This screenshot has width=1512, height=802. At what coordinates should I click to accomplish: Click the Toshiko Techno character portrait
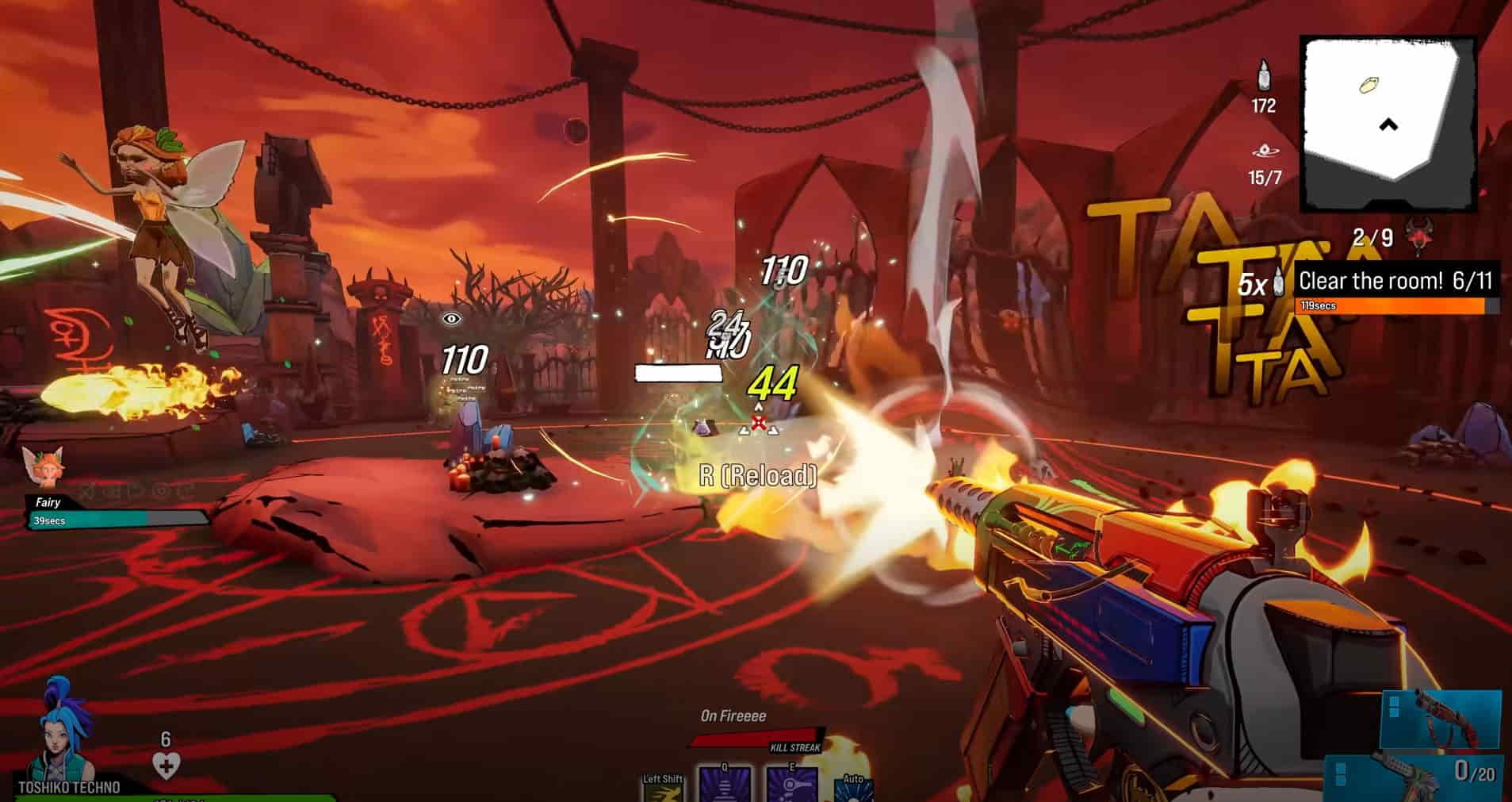63,731
